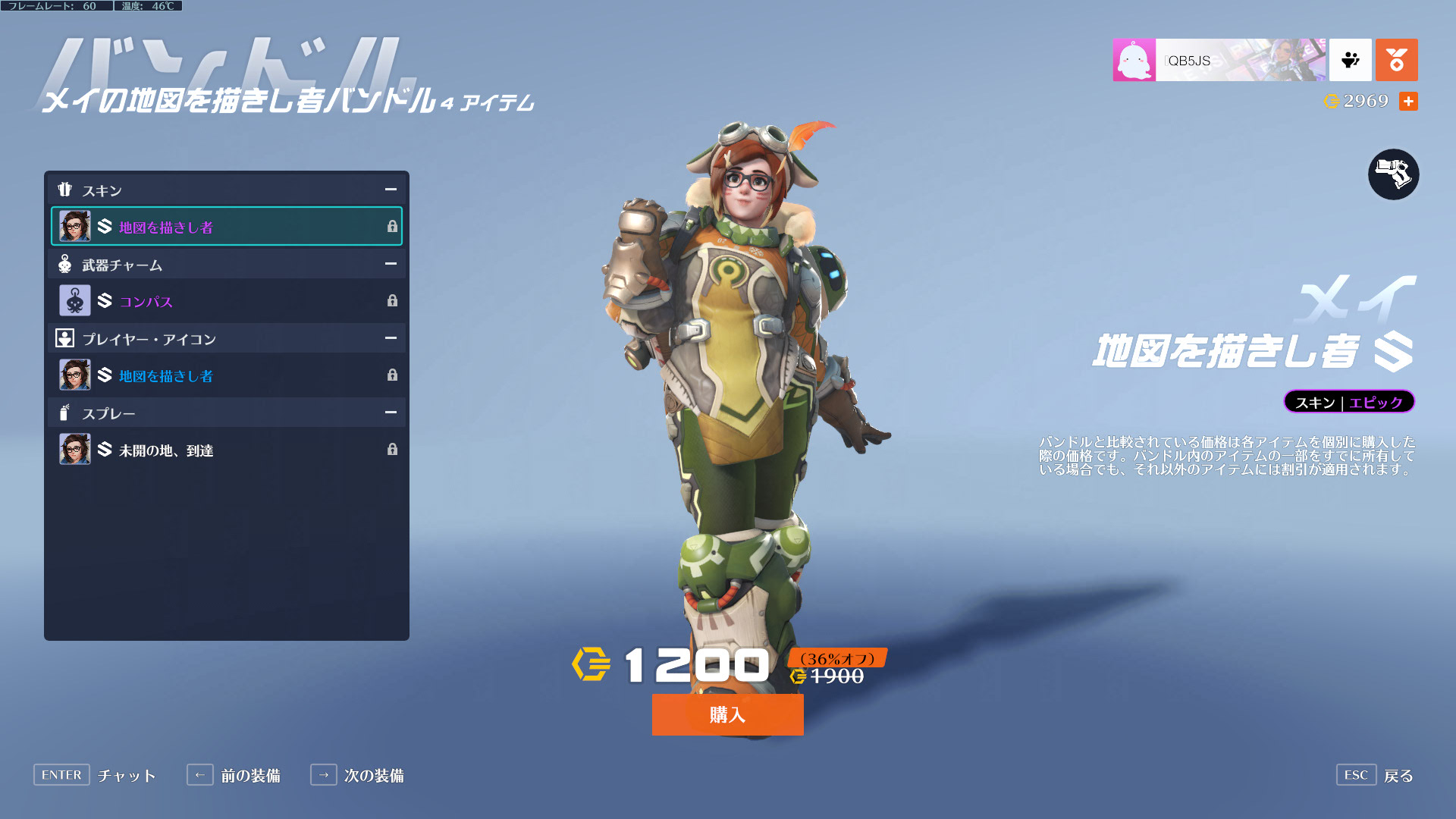The width and height of the screenshot is (1456, 819).
Task: Add more coins with the plus button
Action: click(1408, 101)
